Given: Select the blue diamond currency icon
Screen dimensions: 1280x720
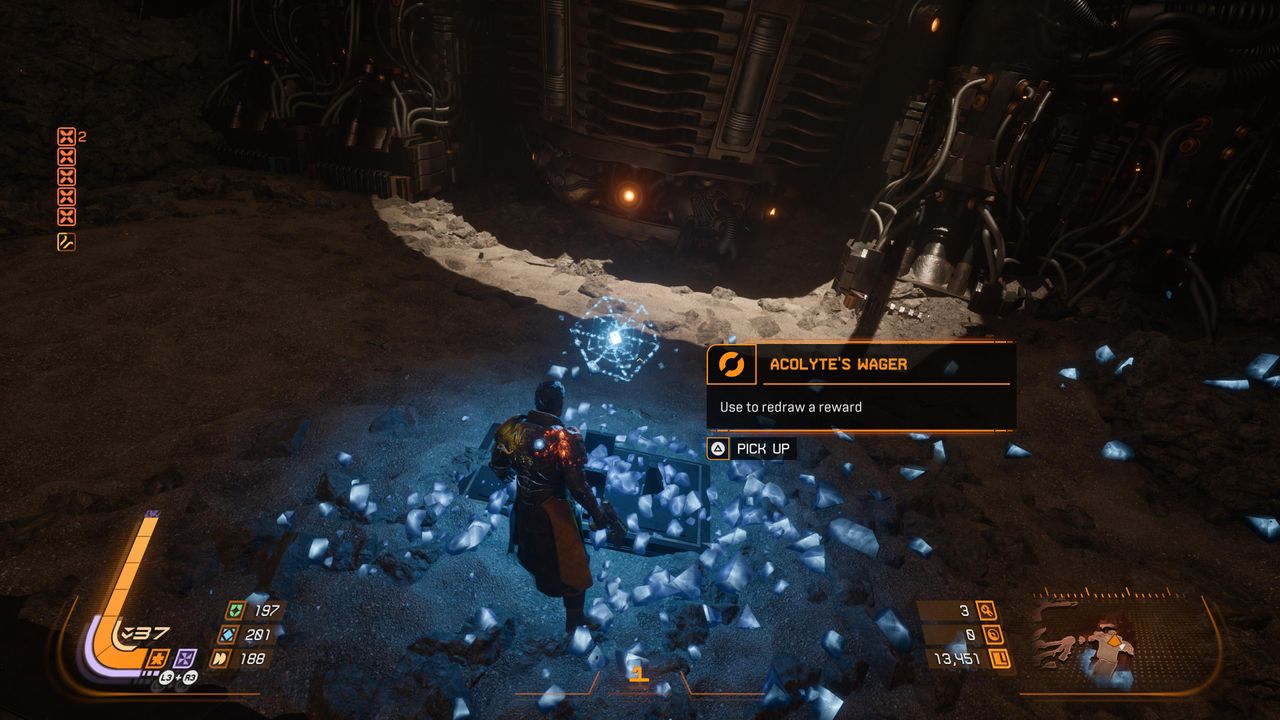Looking at the screenshot, I should (227, 633).
